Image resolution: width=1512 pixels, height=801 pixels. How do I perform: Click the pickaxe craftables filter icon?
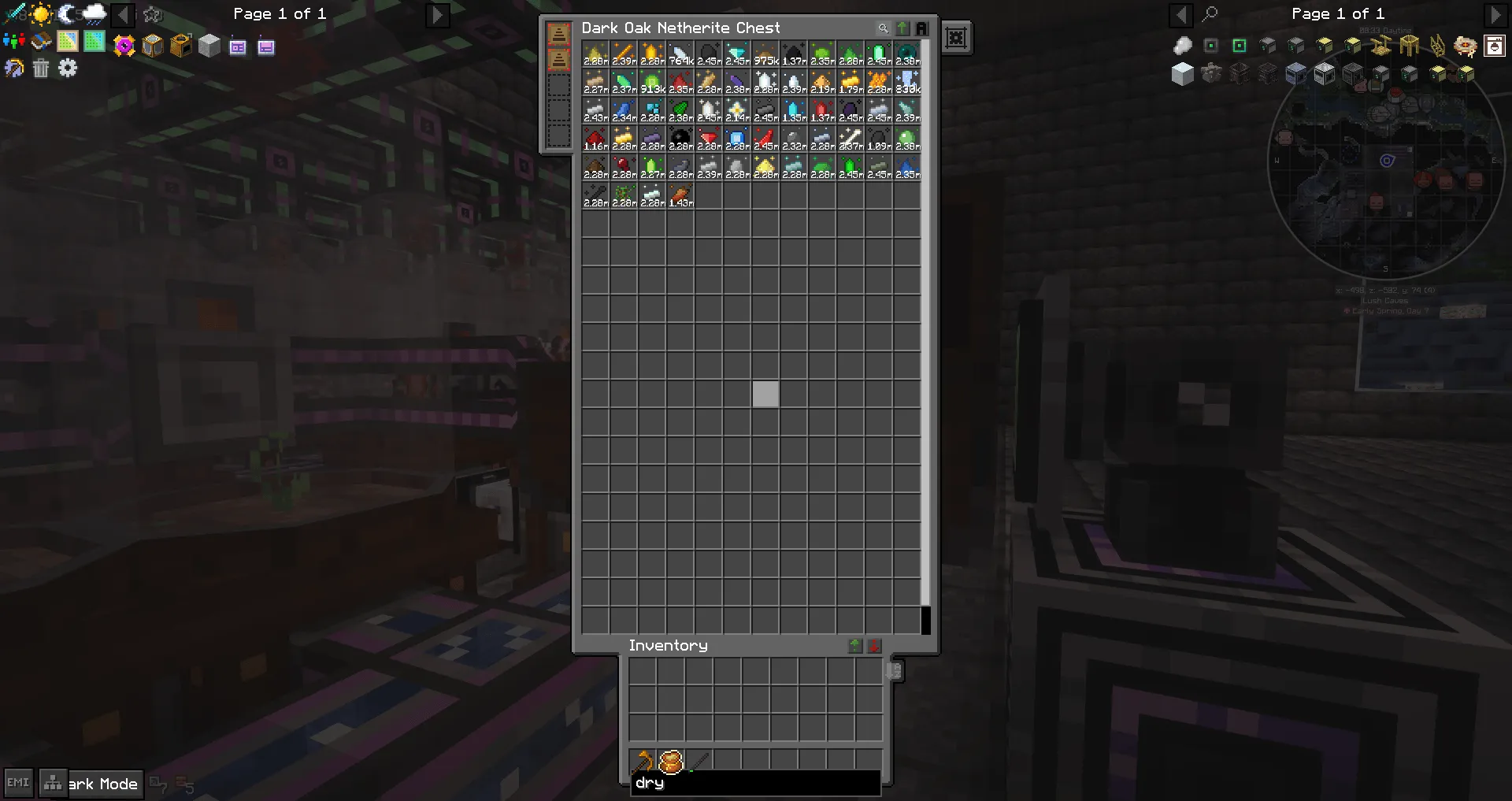tap(13, 69)
